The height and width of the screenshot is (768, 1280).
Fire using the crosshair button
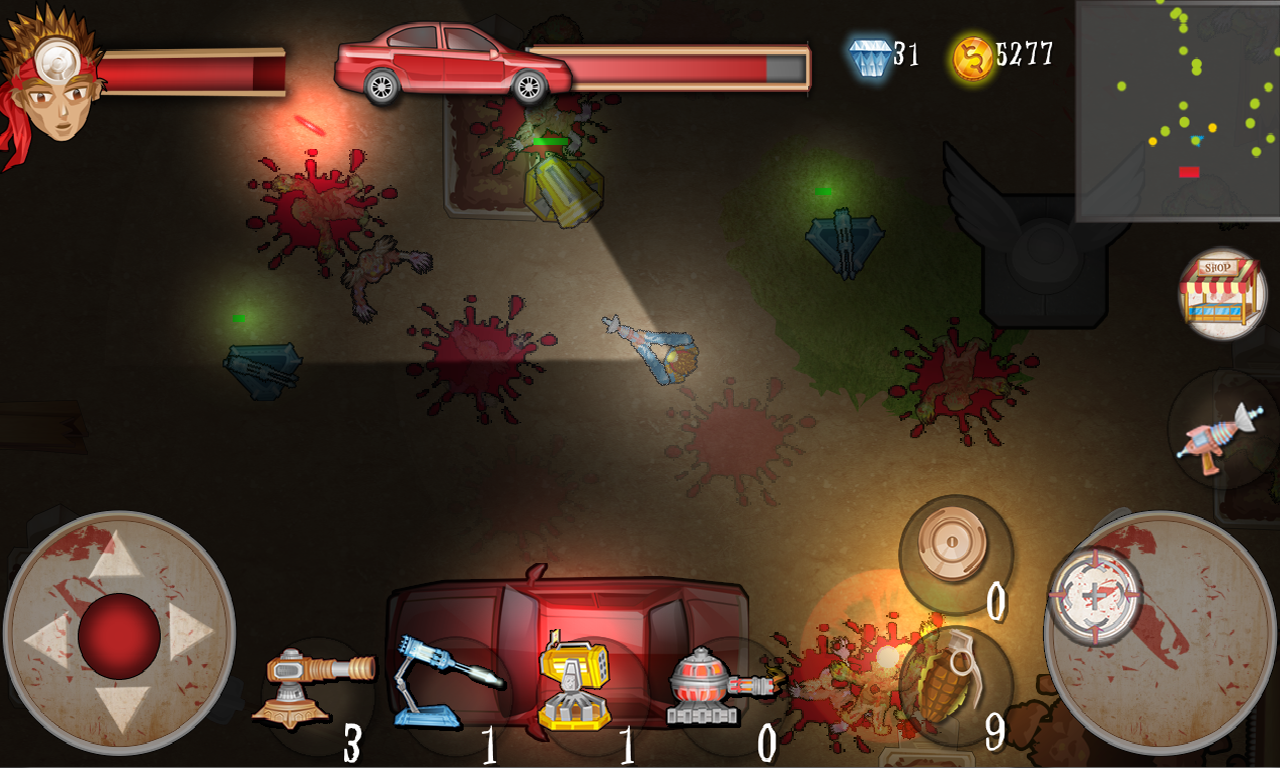tap(1095, 596)
